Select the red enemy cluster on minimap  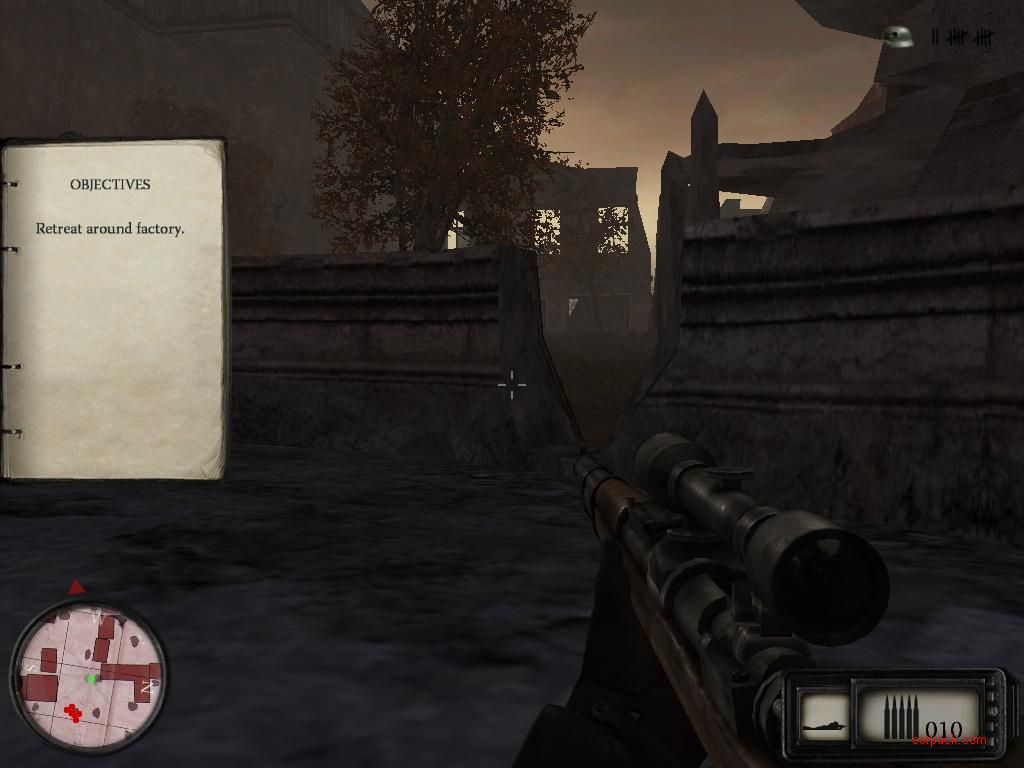click(x=72, y=712)
